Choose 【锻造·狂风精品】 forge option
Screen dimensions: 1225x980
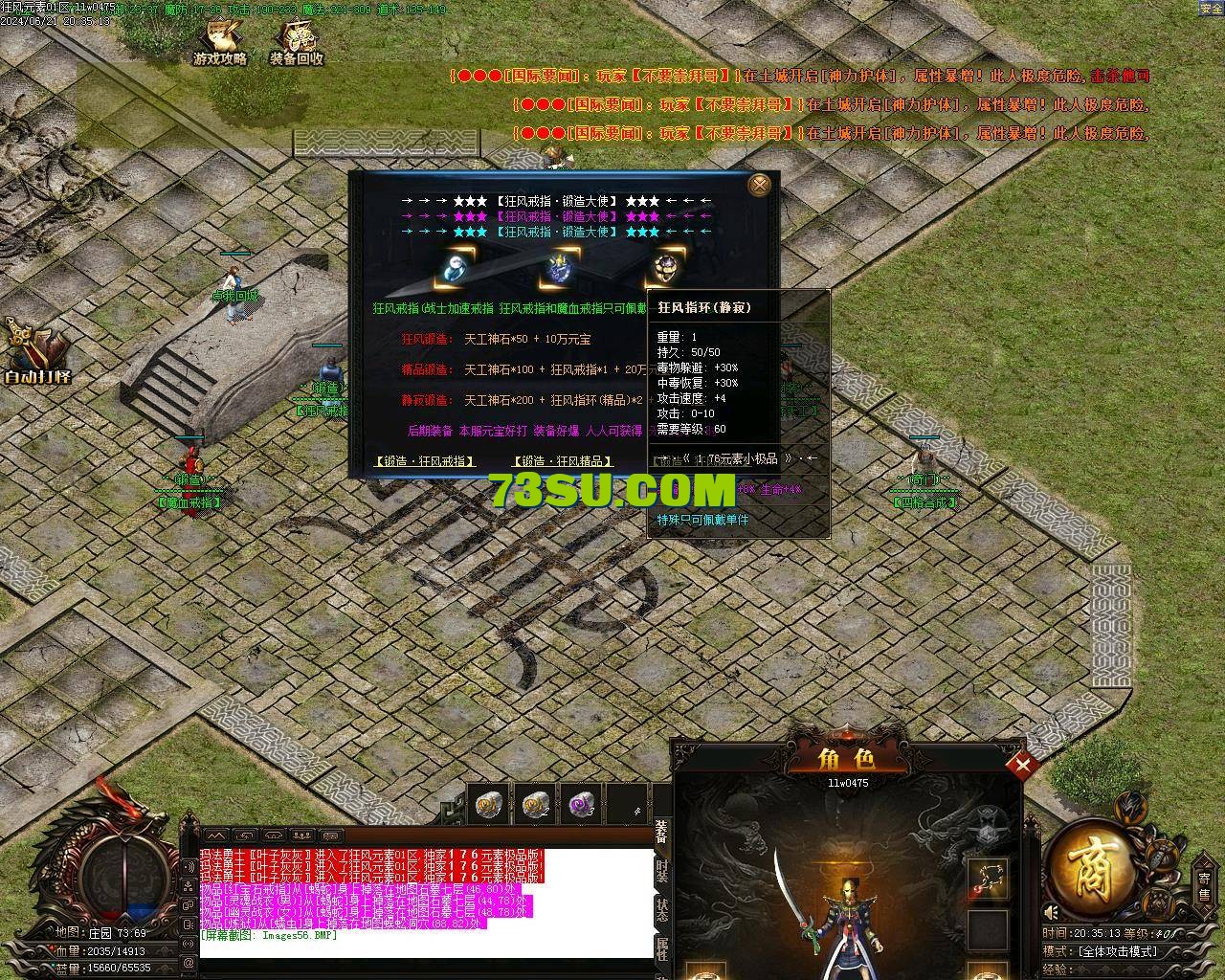563,461
